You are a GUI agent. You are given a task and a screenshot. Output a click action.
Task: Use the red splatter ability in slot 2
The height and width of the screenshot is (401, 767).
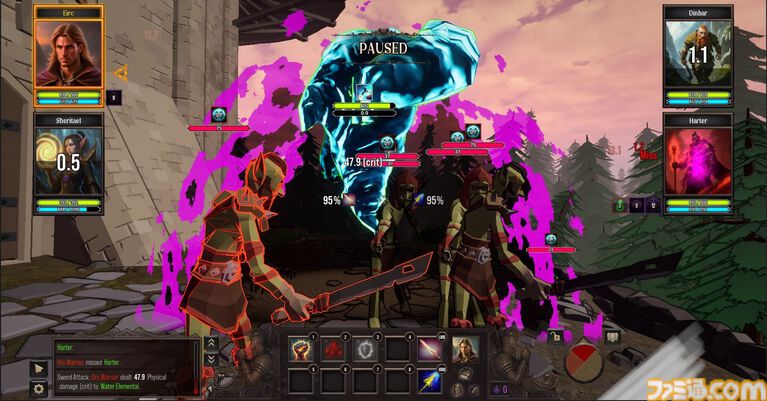point(335,349)
